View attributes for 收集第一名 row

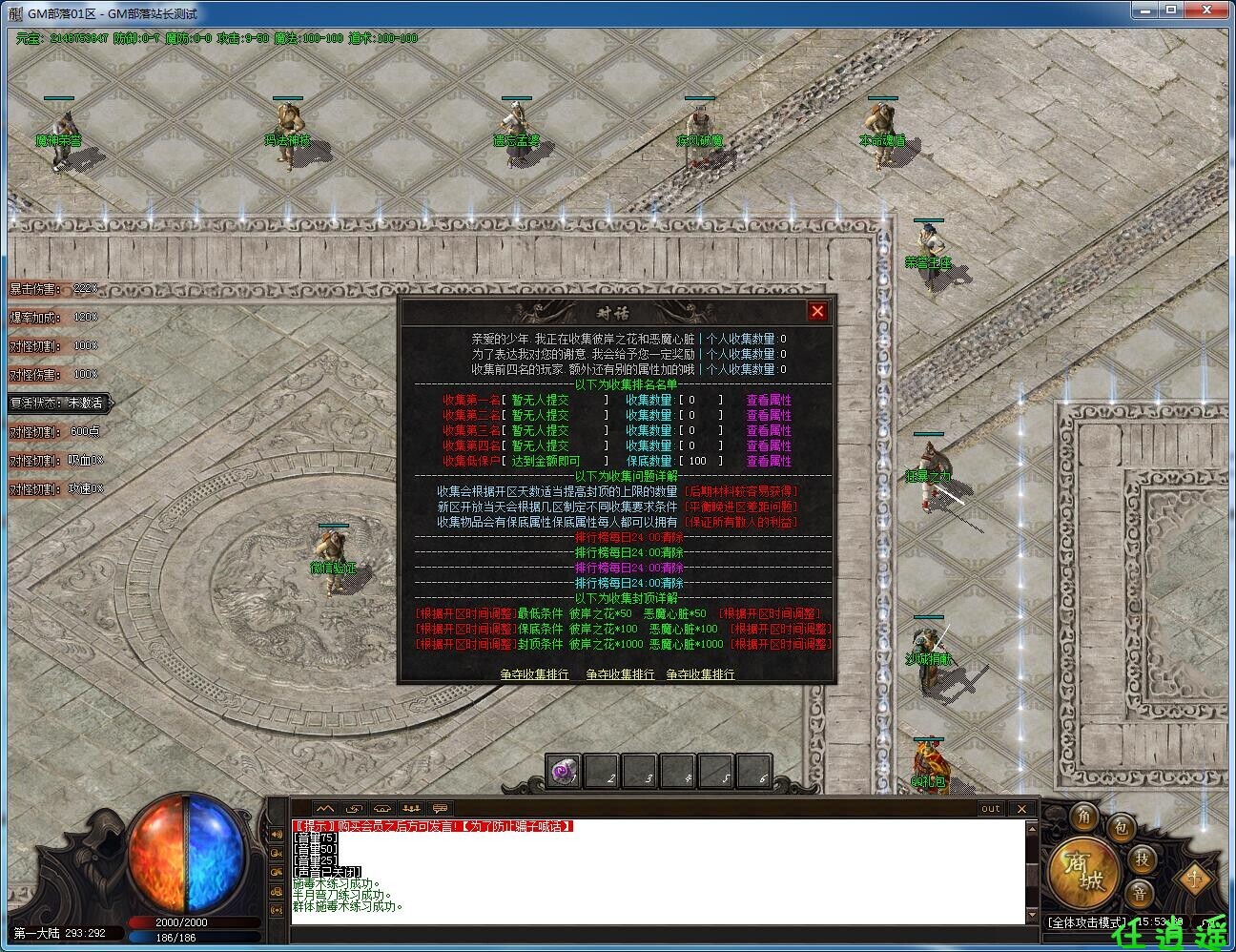(x=768, y=401)
